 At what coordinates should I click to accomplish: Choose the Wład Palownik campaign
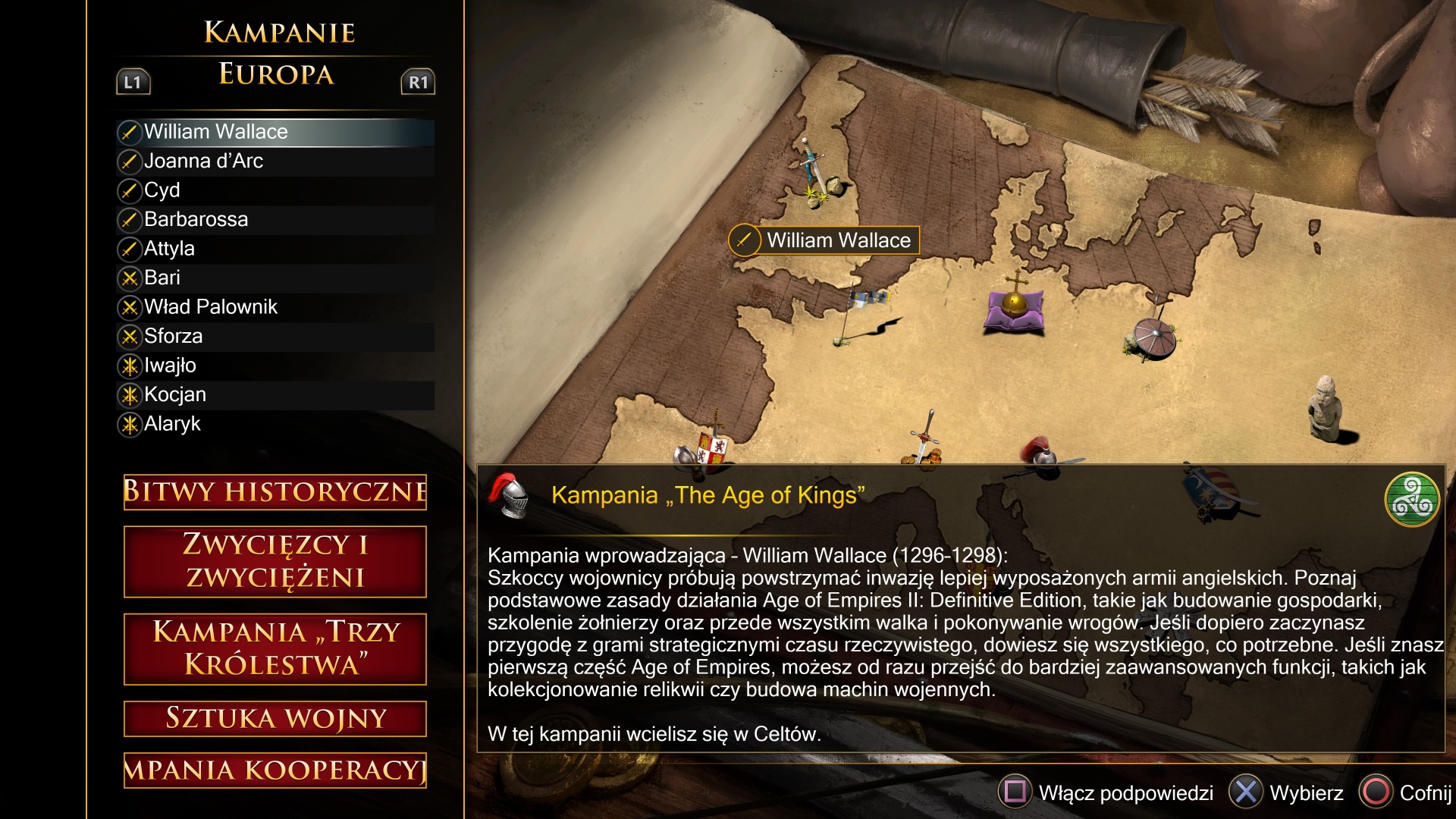click(210, 307)
